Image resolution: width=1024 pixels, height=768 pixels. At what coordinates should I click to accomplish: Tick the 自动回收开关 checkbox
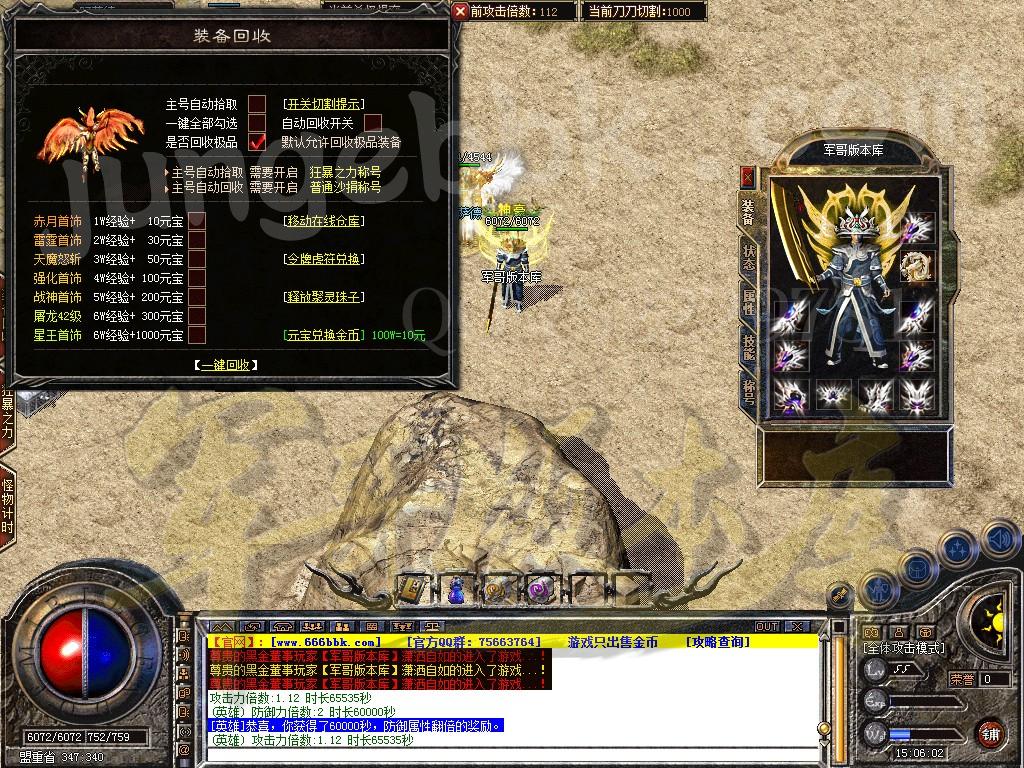tap(373, 123)
